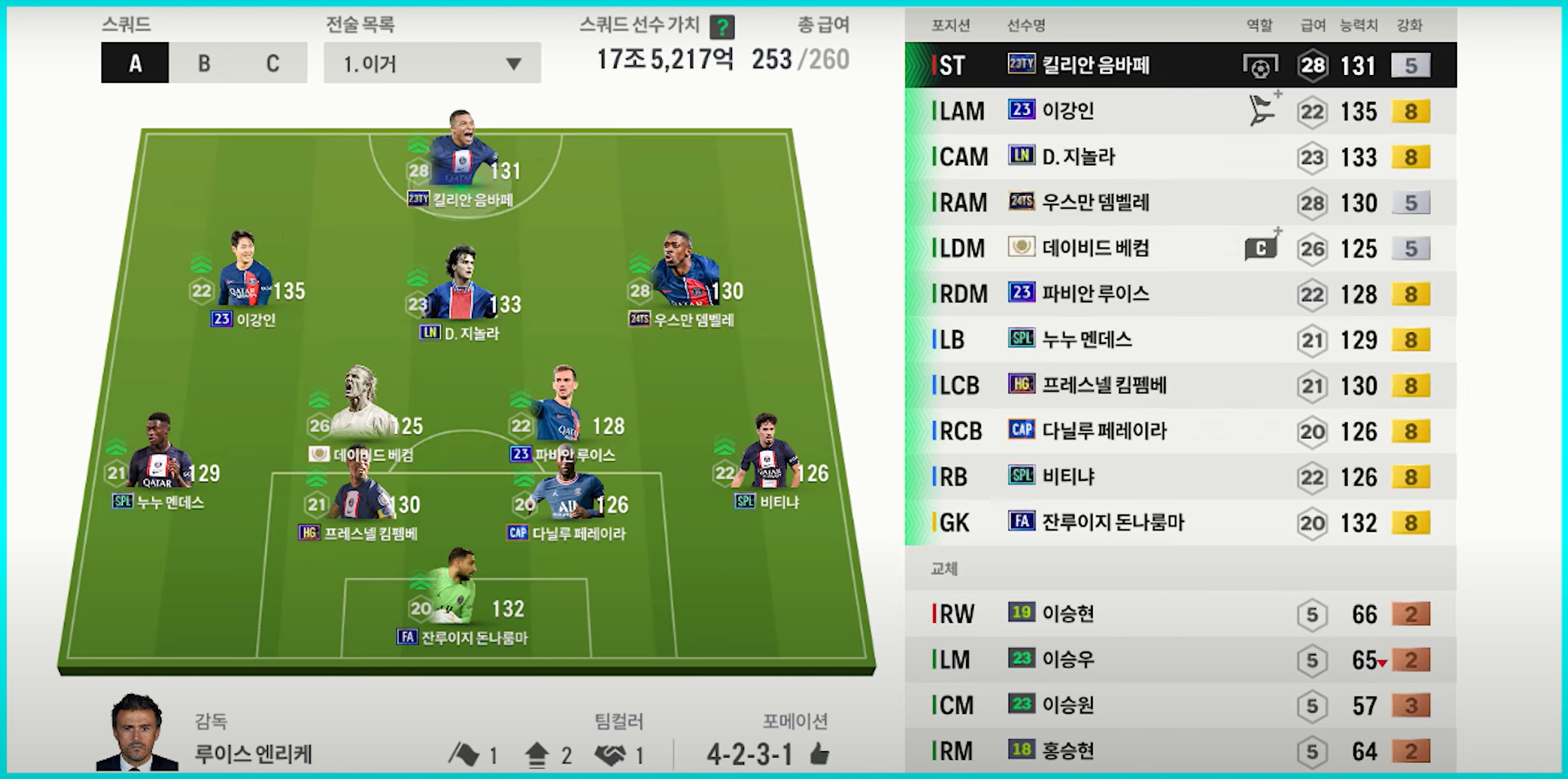Switch to squad tab C
The width and height of the screenshot is (1568, 779).
(x=273, y=62)
